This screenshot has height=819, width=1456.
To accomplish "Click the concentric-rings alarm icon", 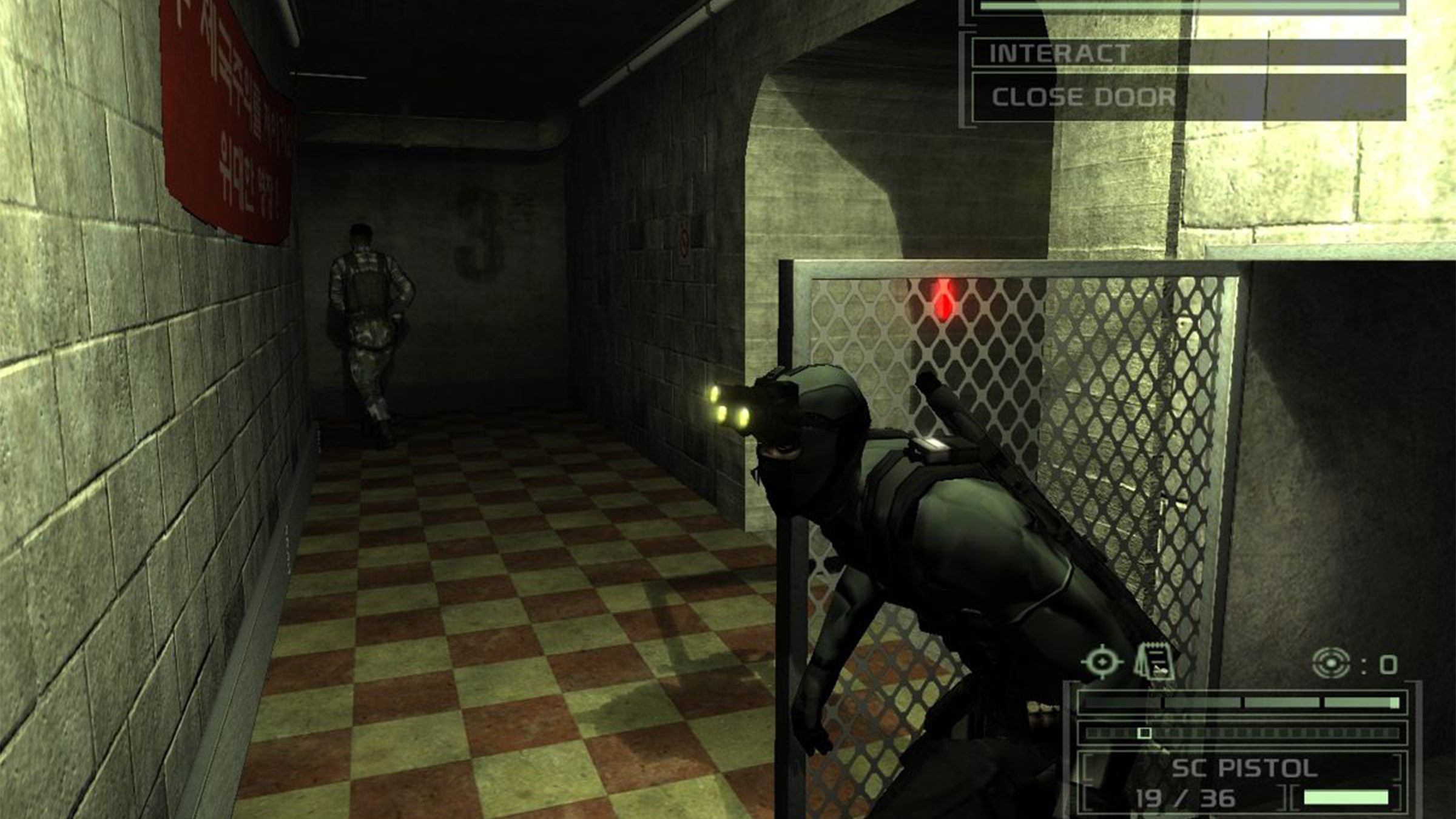I will [1331, 663].
